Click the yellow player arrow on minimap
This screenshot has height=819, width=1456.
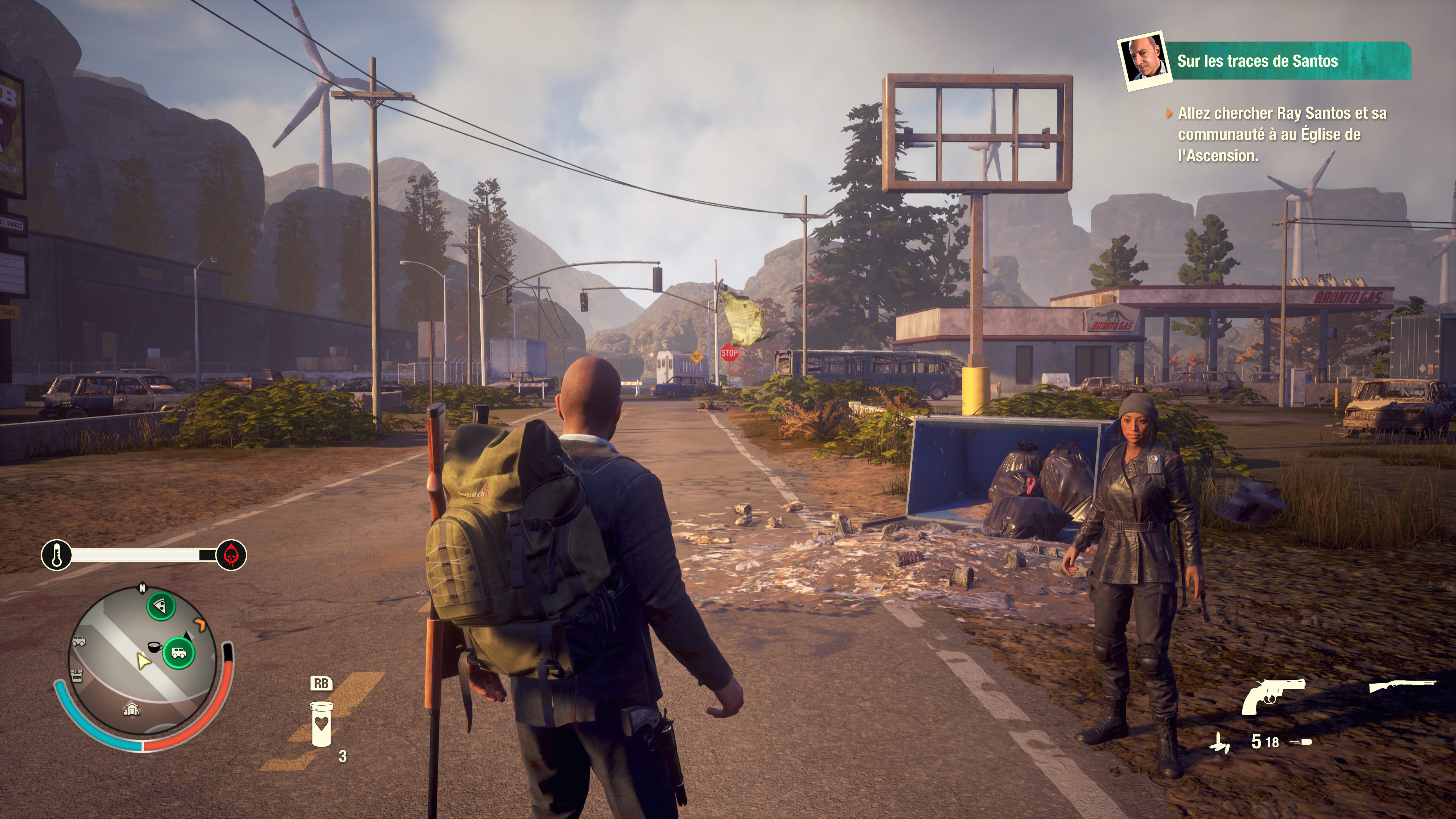tap(143, 660)
